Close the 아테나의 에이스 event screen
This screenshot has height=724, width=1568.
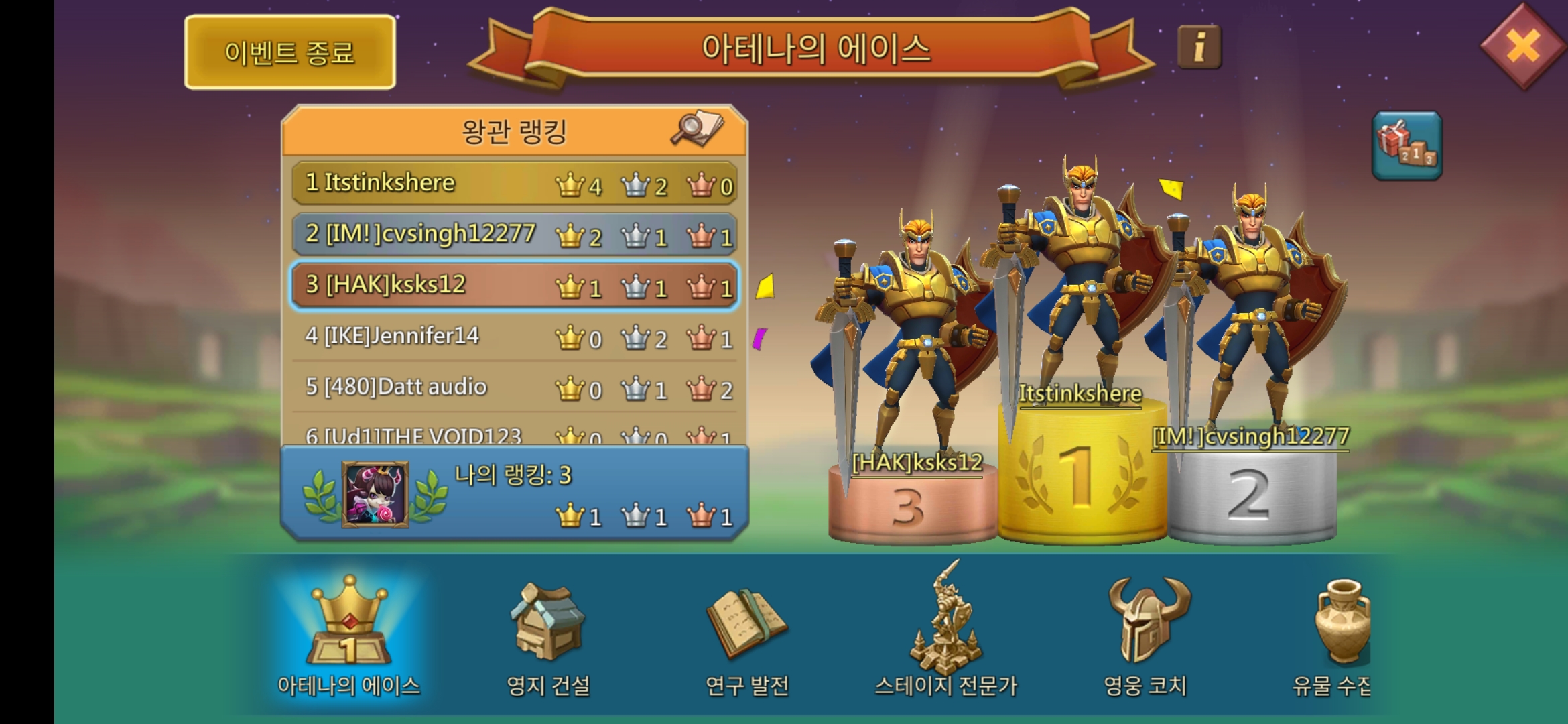(1525, 46)
